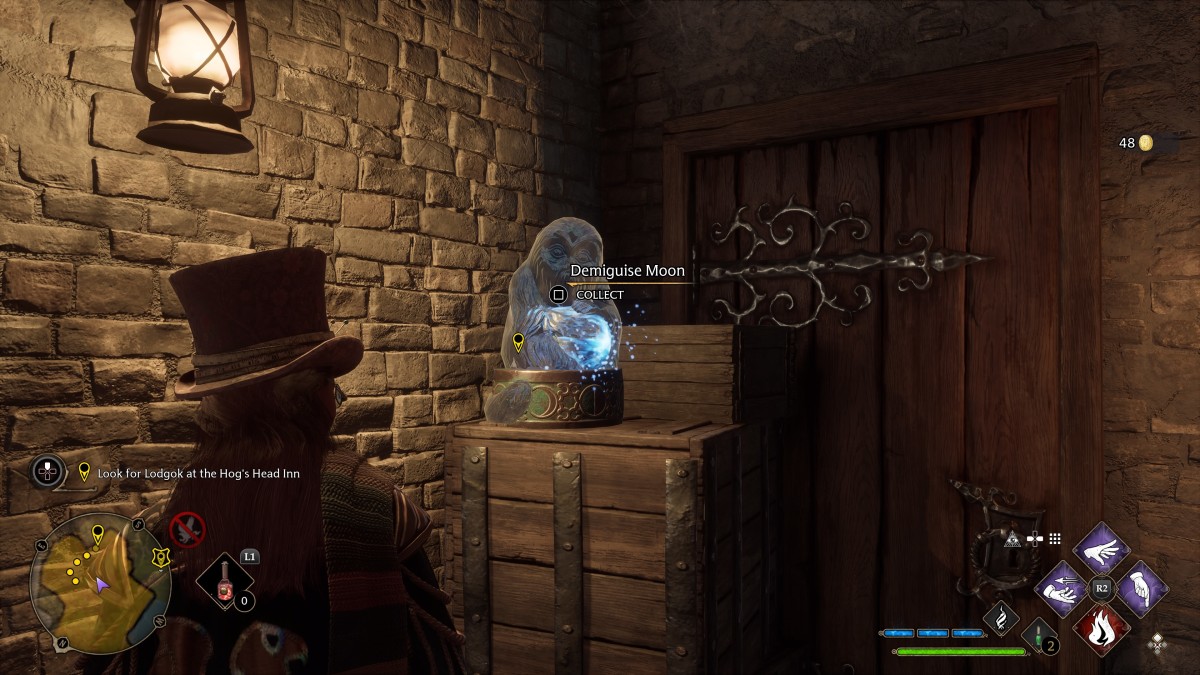The image size is (1200, 675).
Task: Trigger the ancient magic swirl icon
Action: tap(1000, 619)
